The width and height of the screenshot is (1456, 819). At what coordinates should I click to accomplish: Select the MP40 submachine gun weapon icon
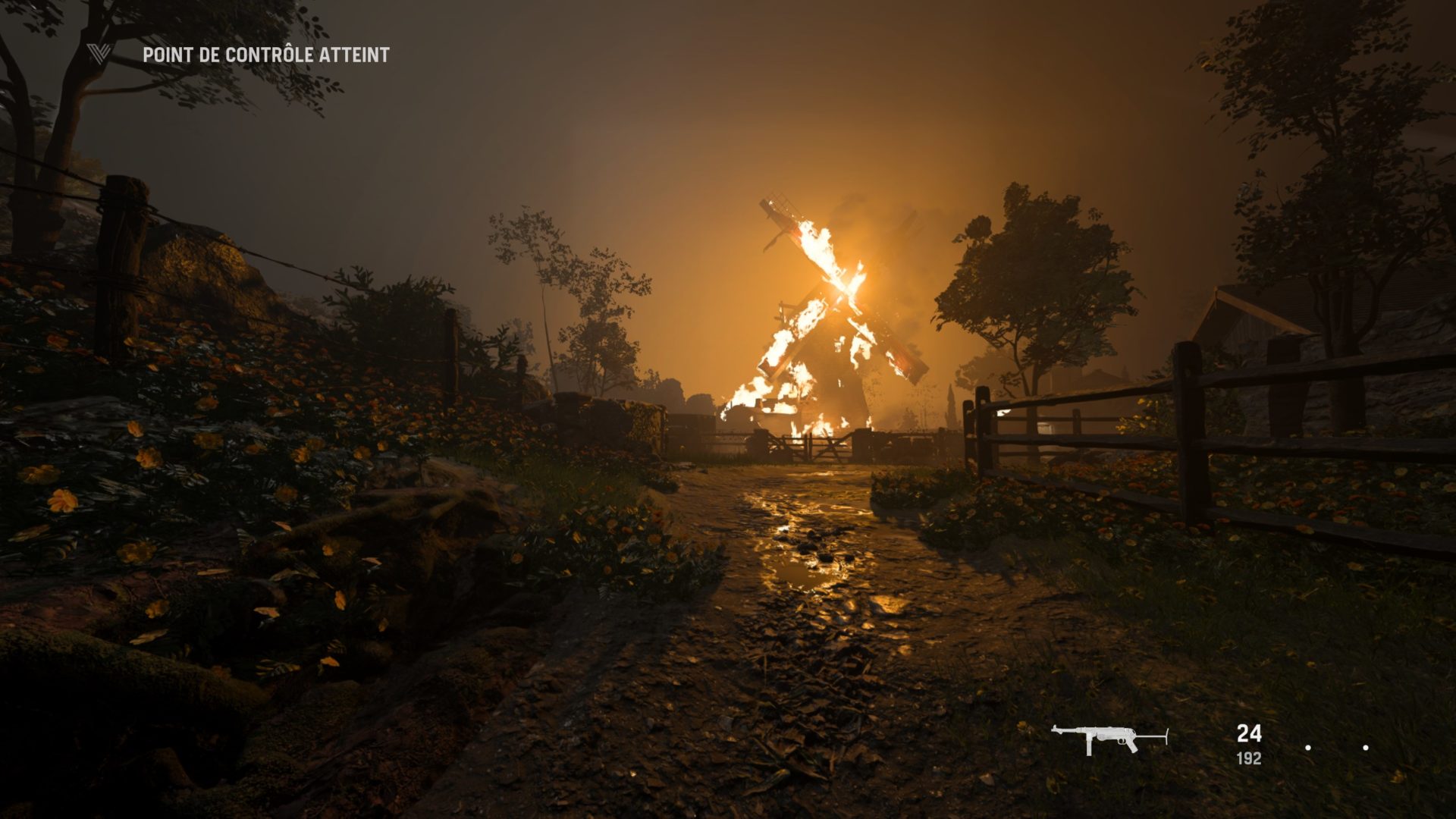pyautogui.click(x=1108, y=739)
